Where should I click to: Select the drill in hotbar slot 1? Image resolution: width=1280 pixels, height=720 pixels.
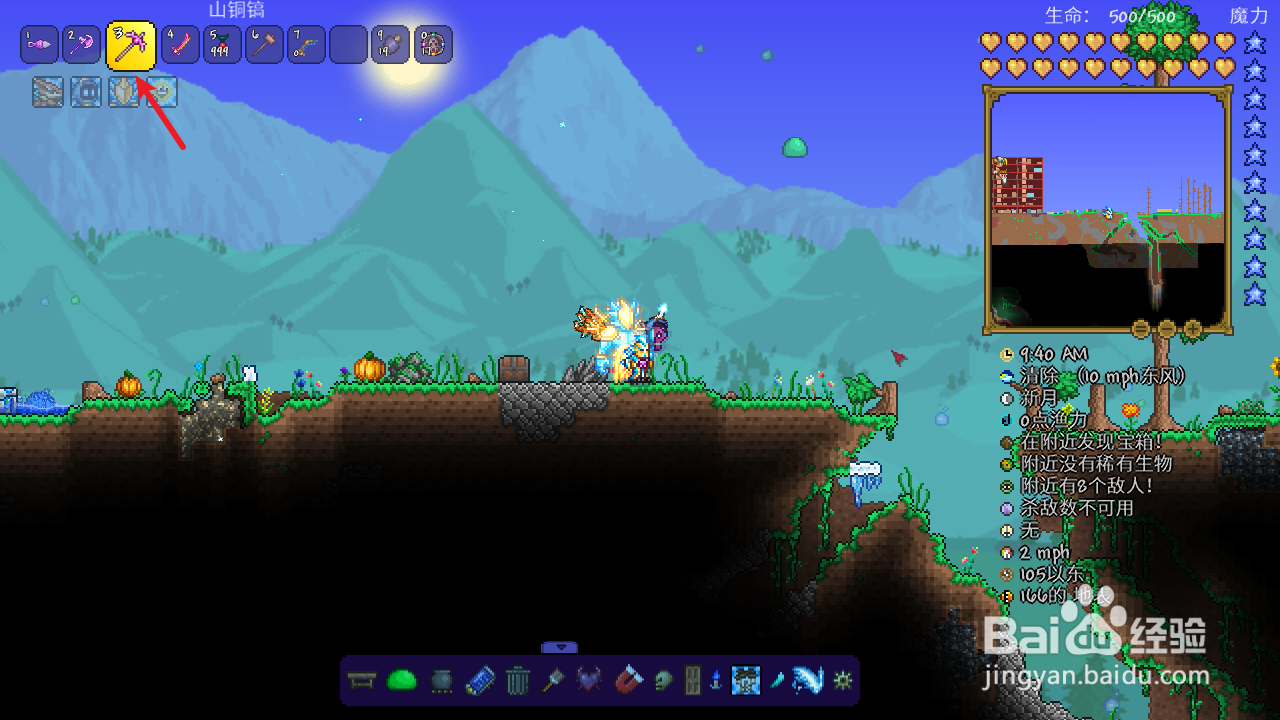[x=39, y=45]
